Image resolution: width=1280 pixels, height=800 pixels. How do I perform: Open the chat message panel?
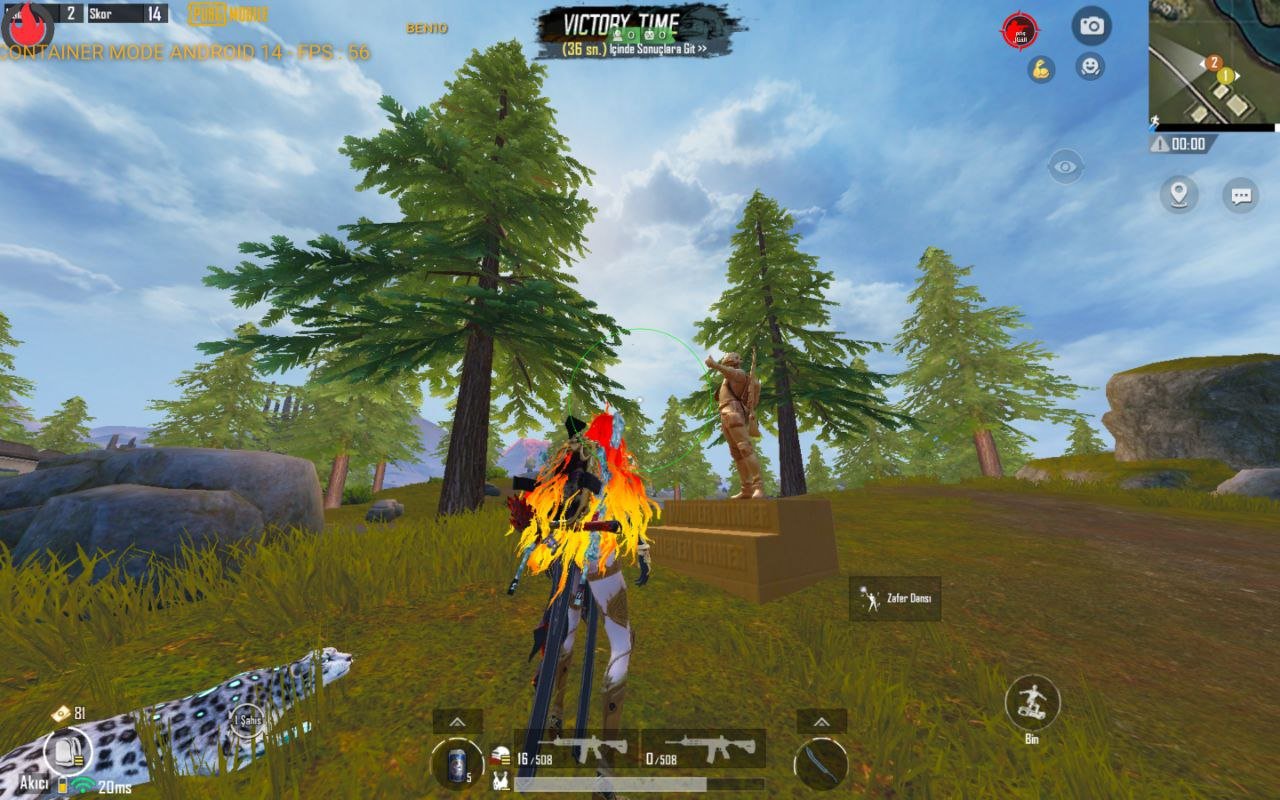tap(1242, 197)
